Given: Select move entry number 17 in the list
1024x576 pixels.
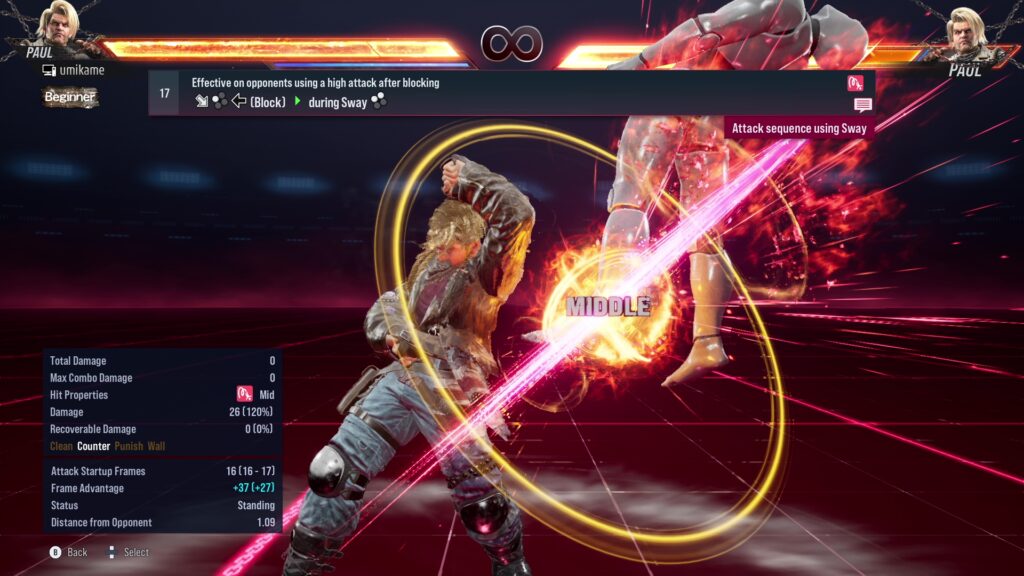Looking at the screenshot, I should 165,93.
